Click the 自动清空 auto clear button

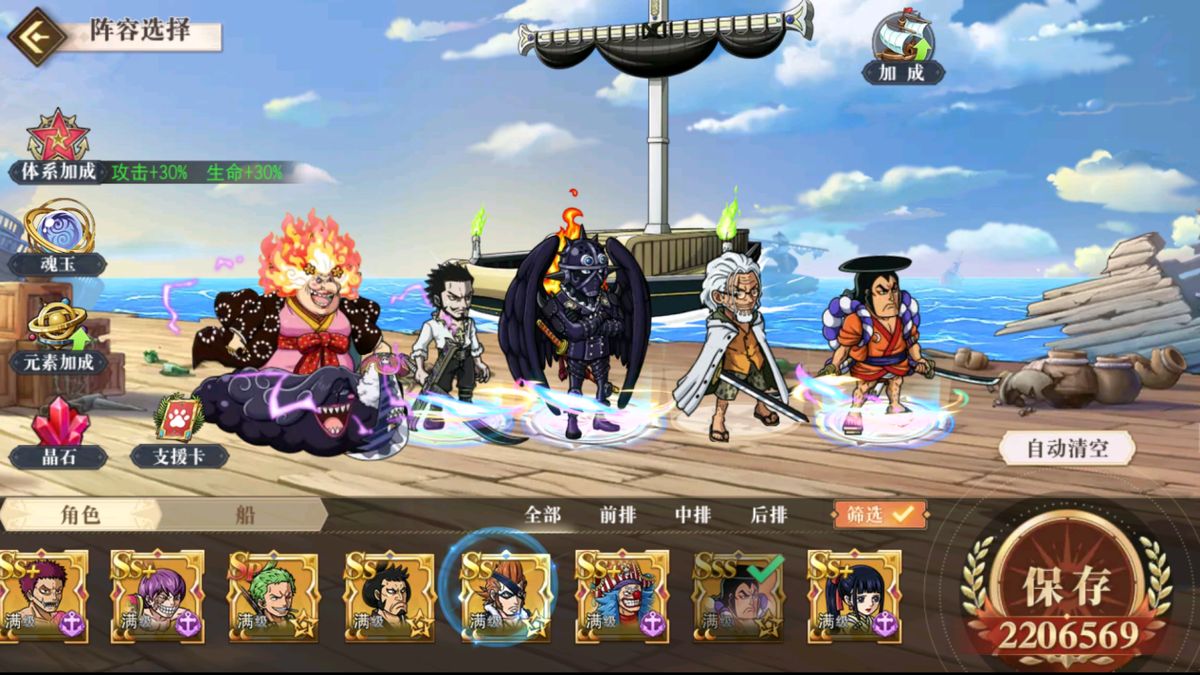(1067, 448)
